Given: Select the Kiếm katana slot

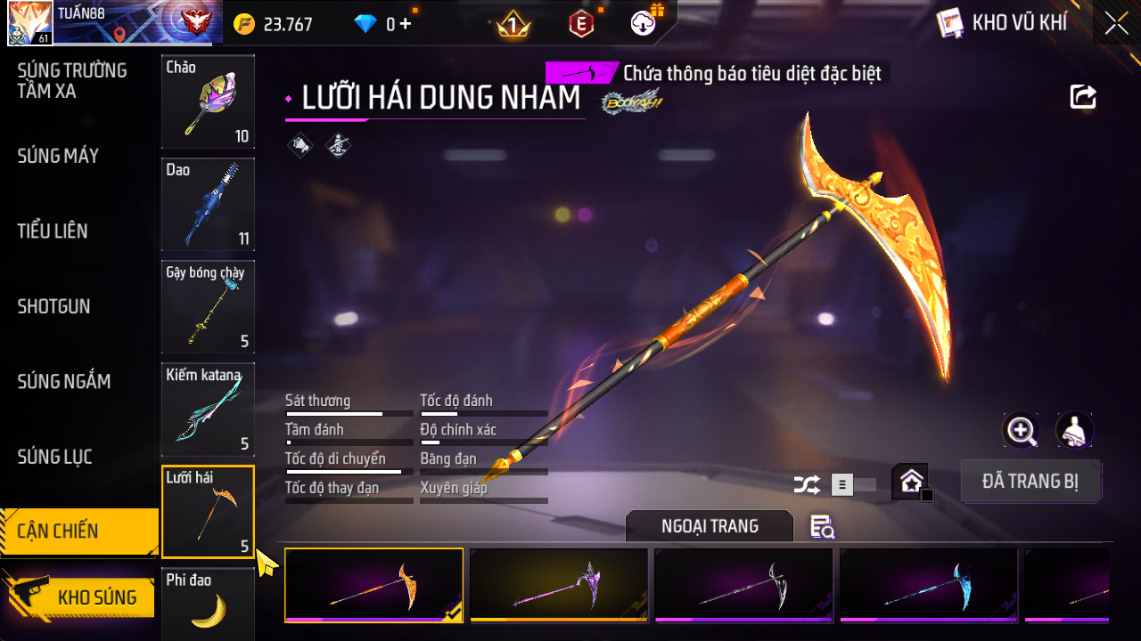Looking at the screenshot, I should click(x=208, y=409).
